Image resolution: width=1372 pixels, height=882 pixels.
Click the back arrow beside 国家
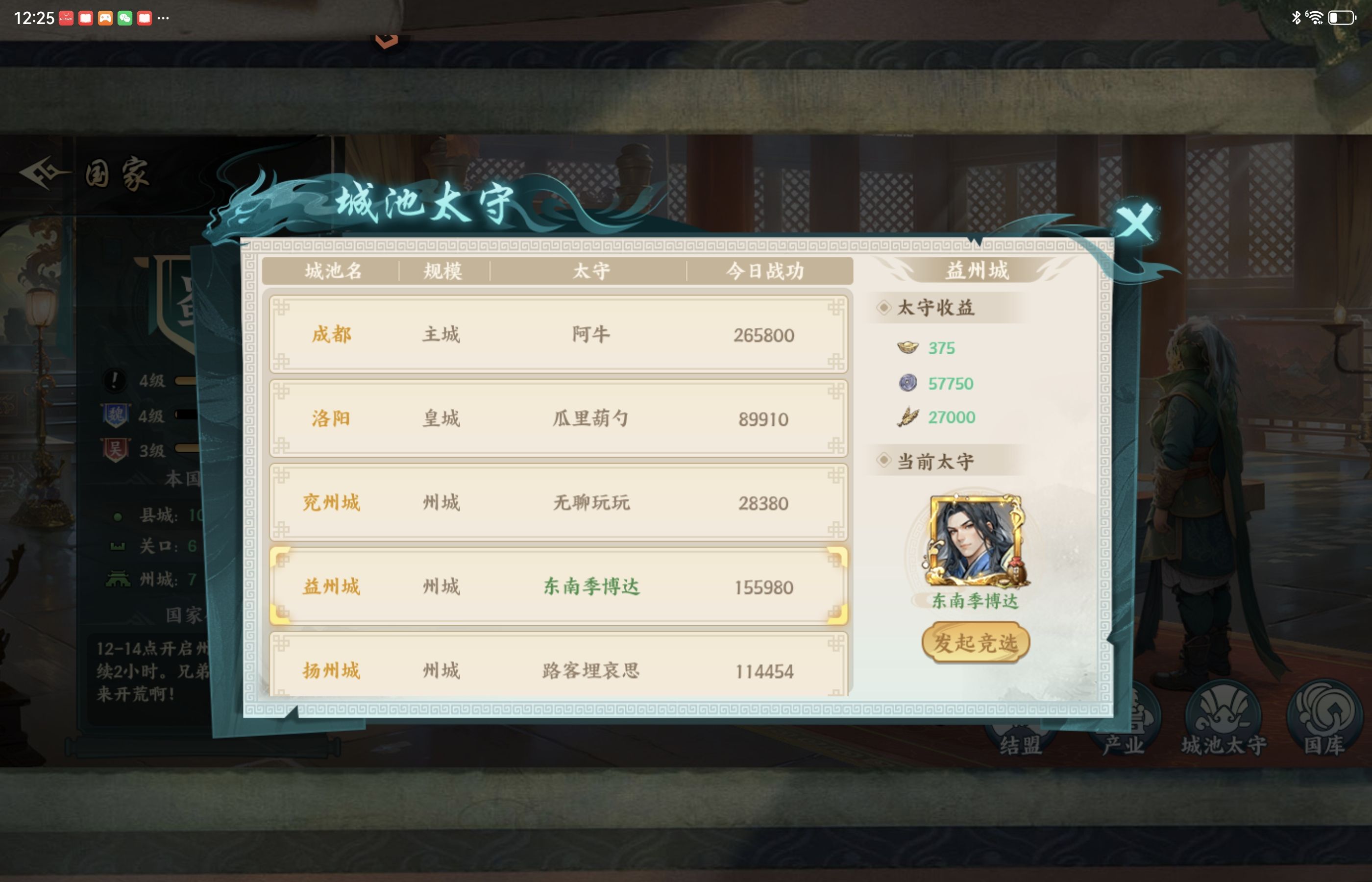[x=41, y=173]
